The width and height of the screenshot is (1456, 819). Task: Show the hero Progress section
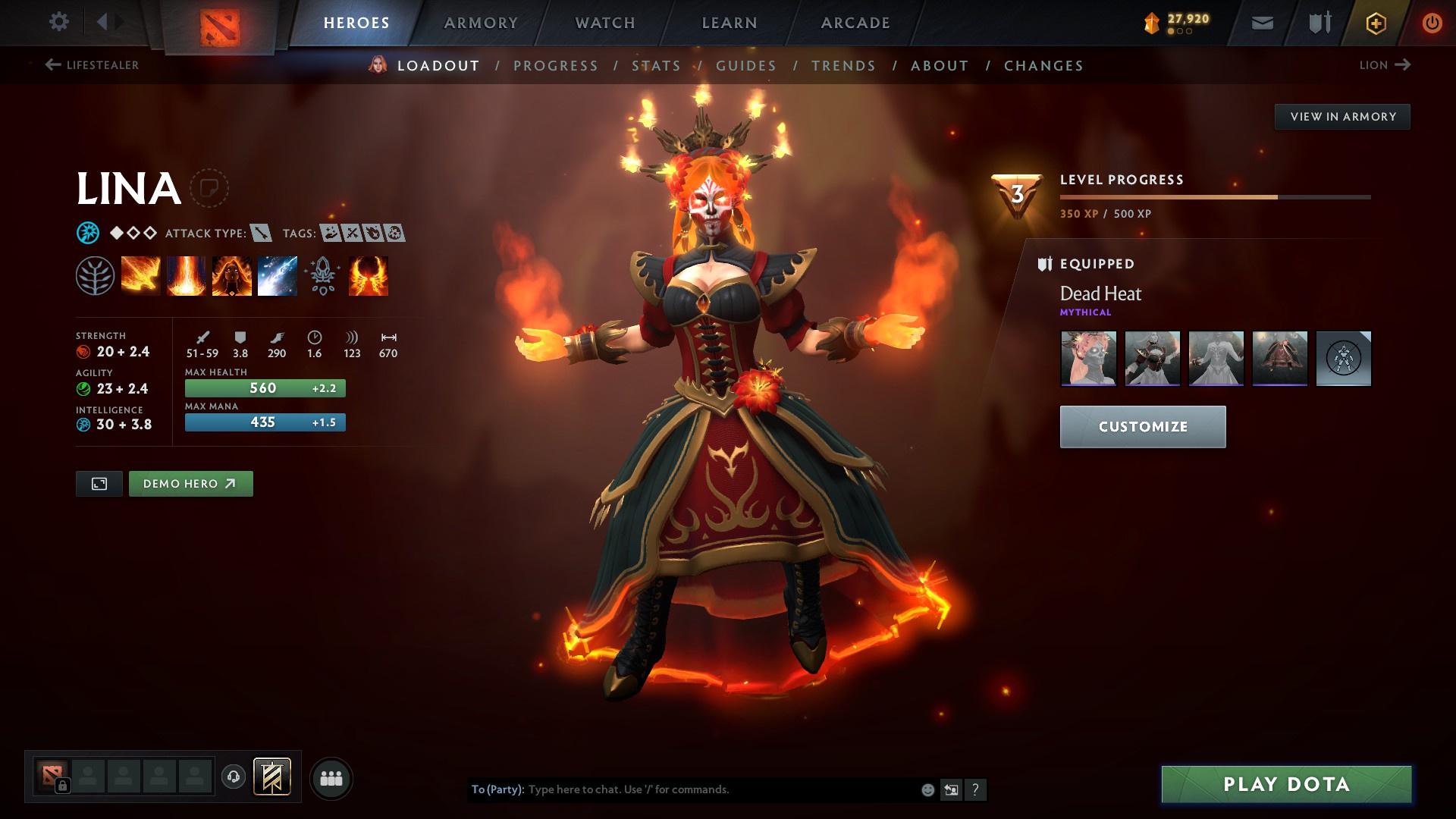click(x=556, y=66)
